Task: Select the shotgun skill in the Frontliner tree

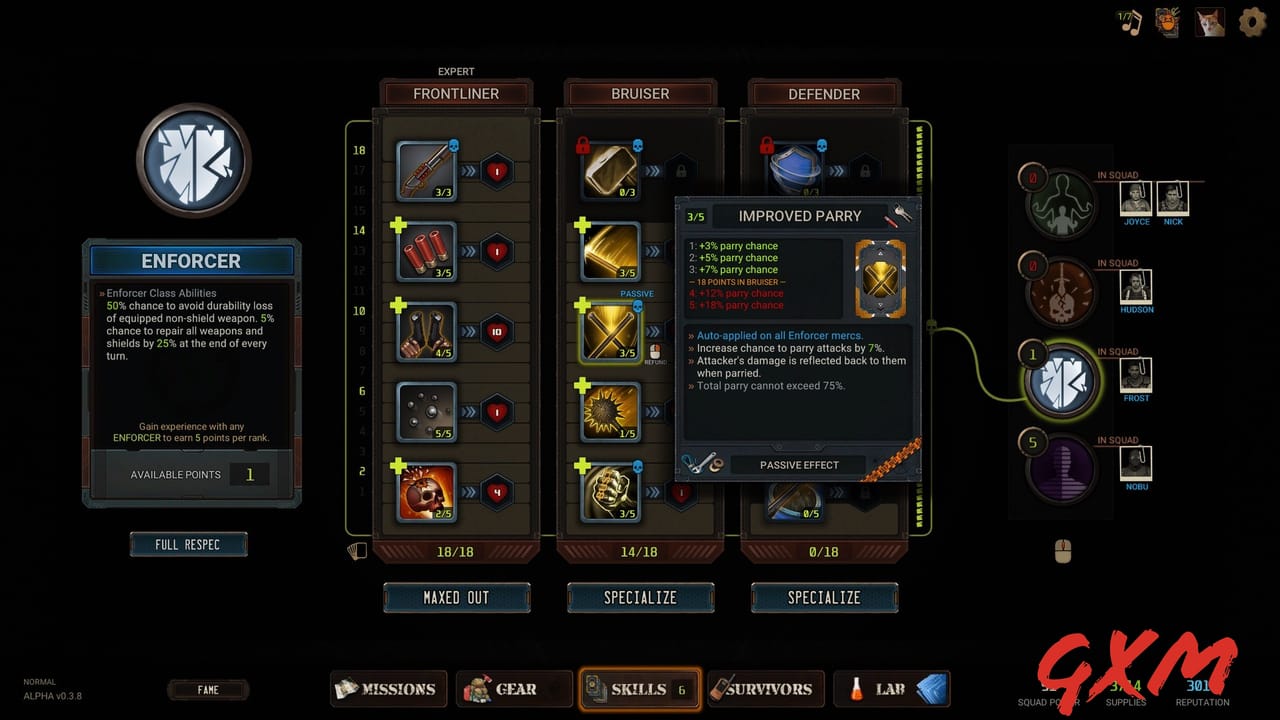Action: [x=425, y=170]
